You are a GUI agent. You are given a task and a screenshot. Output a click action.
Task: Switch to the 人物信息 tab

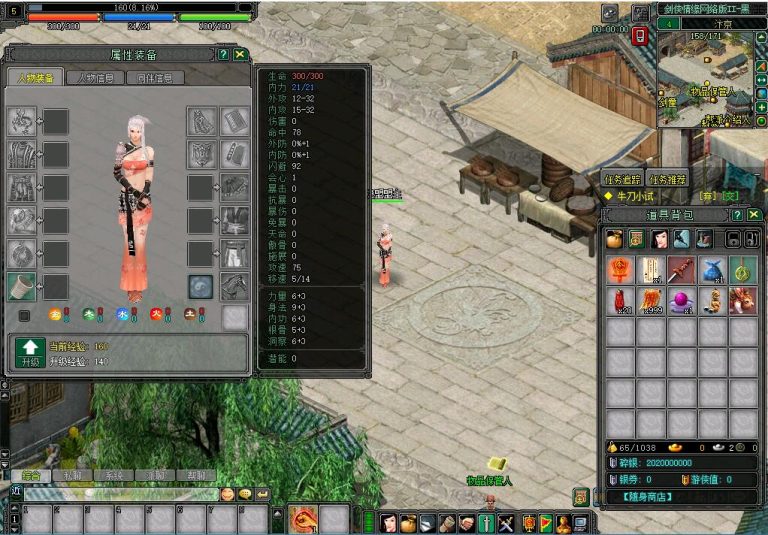(96, 78)
